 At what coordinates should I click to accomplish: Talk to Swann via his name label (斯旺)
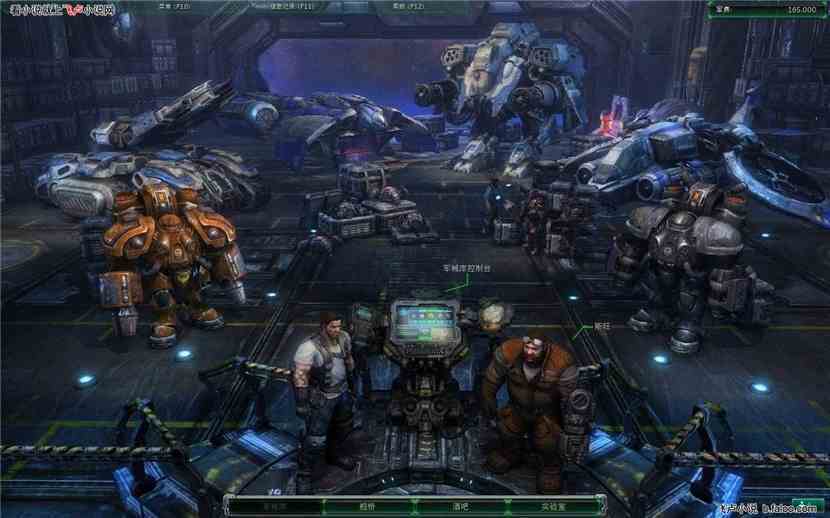(601, 326)
